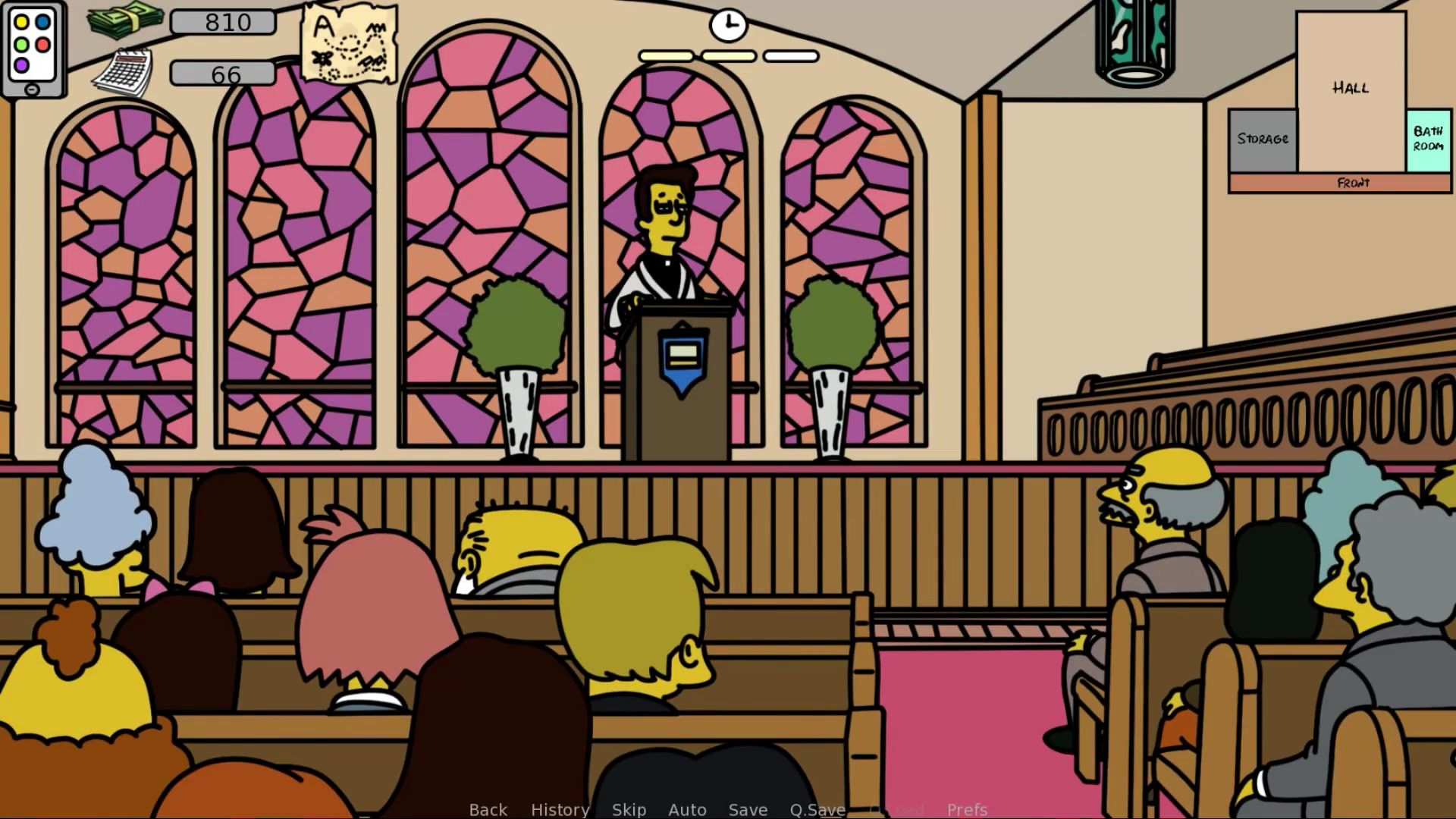Go to the Hall on the minimap
Viewport: 1456px width, 819px height.
[1351, 89]
